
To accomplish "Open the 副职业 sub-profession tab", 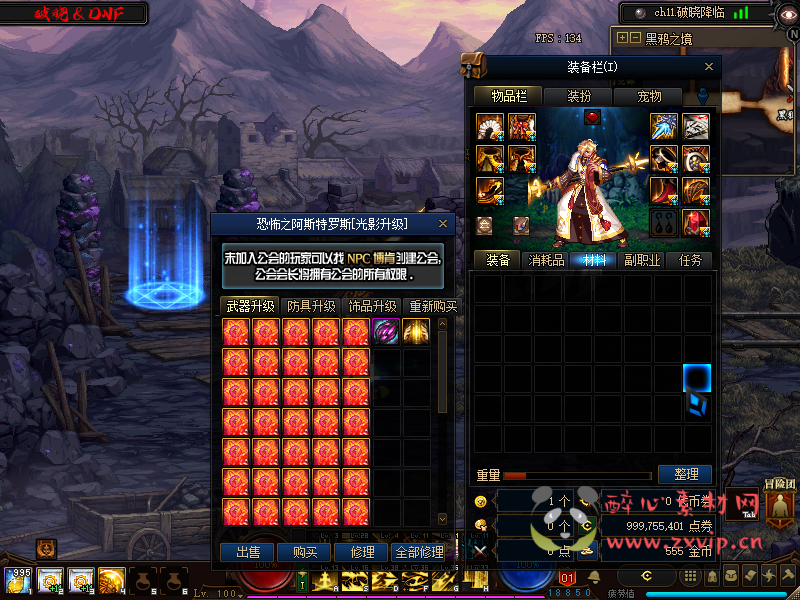I will click(x=642, y=260).
